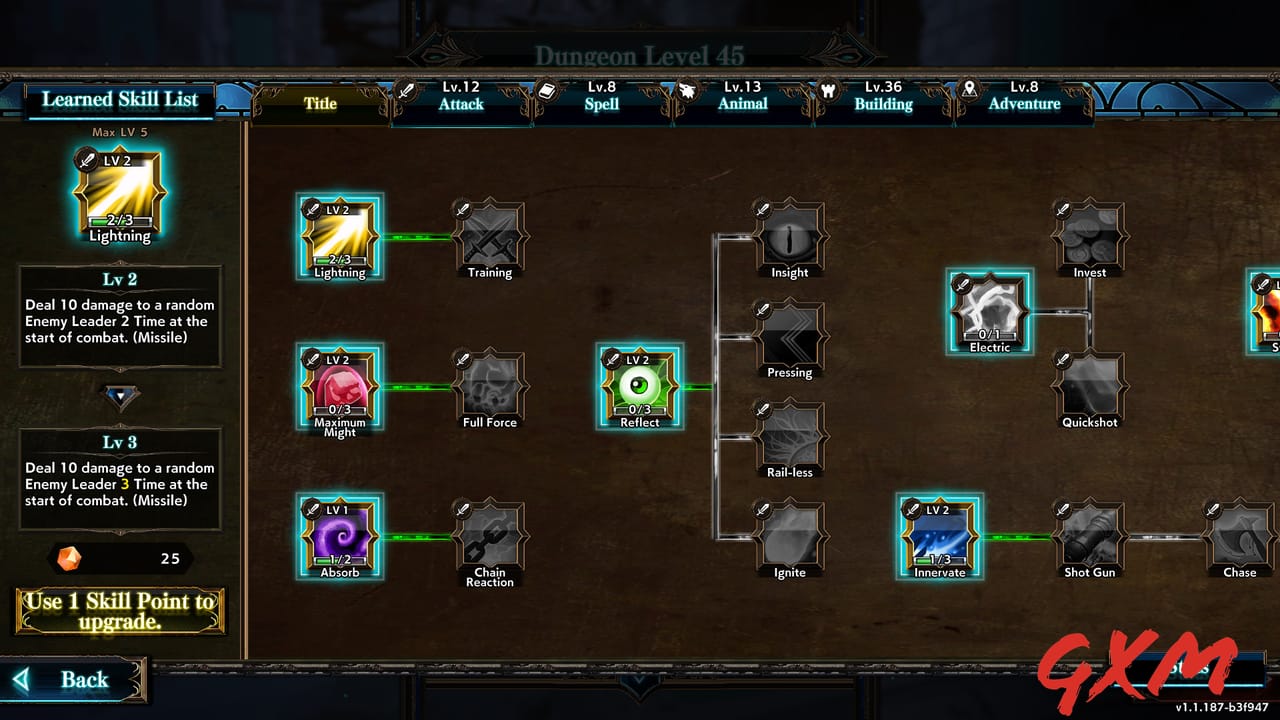Select the Electric skill node
The width and height of the screenshot is (1280, 720).
[989, 310]
